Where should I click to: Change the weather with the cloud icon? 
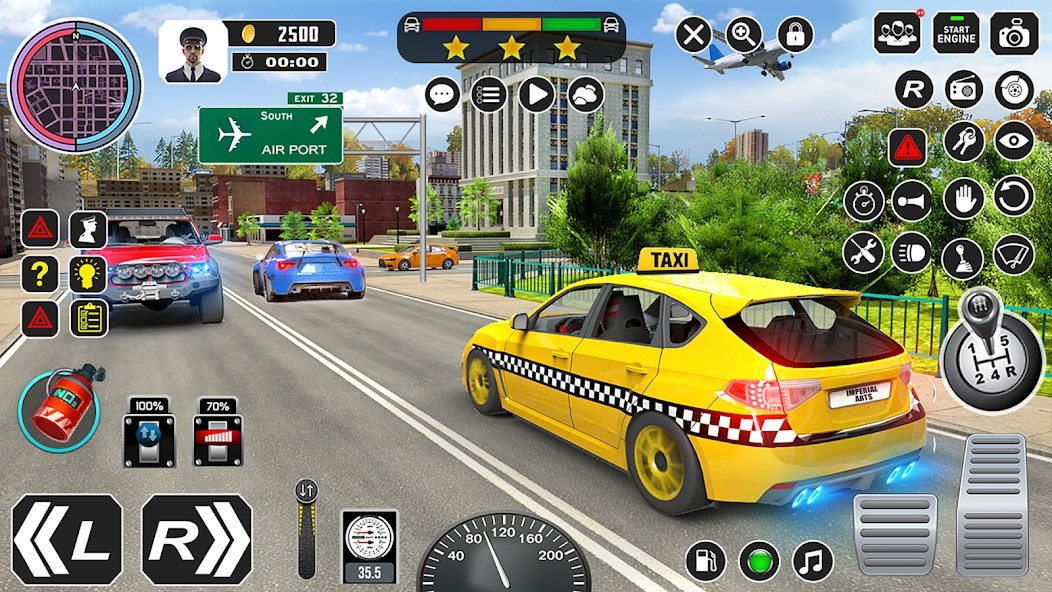coord(586,95)
